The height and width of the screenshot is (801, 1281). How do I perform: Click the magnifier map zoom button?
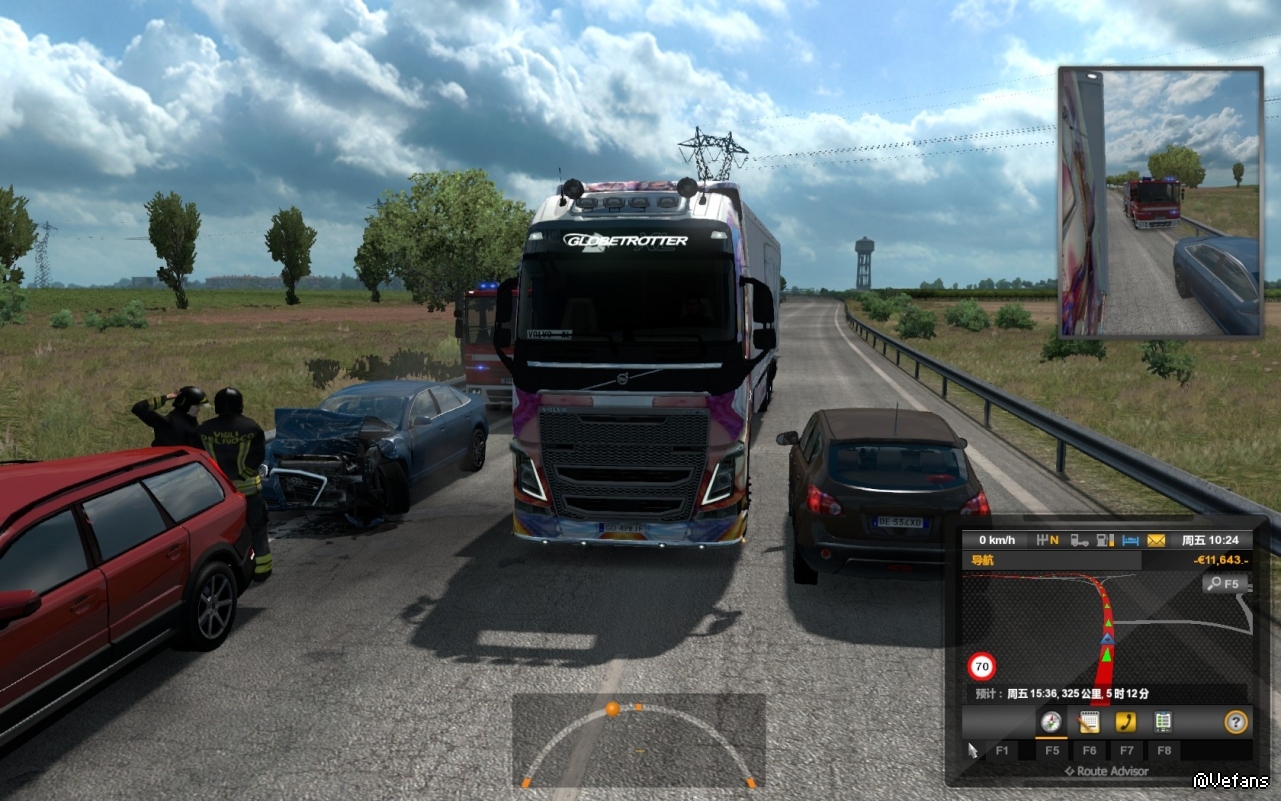click(x=1225, y=584)
